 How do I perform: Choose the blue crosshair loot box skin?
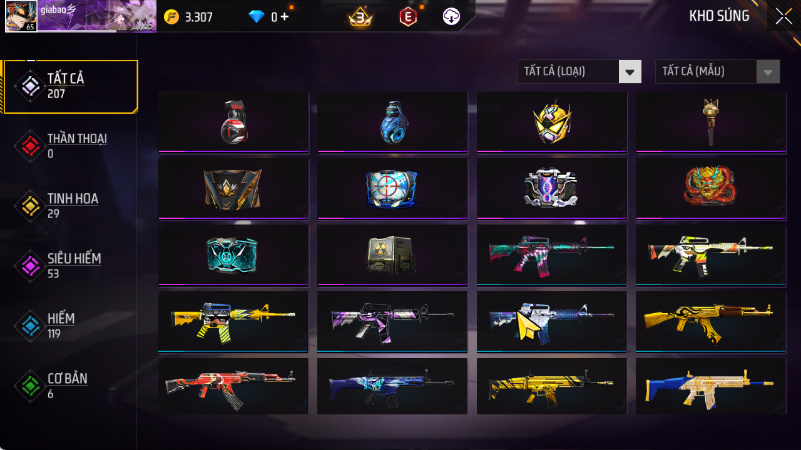tap(392, 187)
